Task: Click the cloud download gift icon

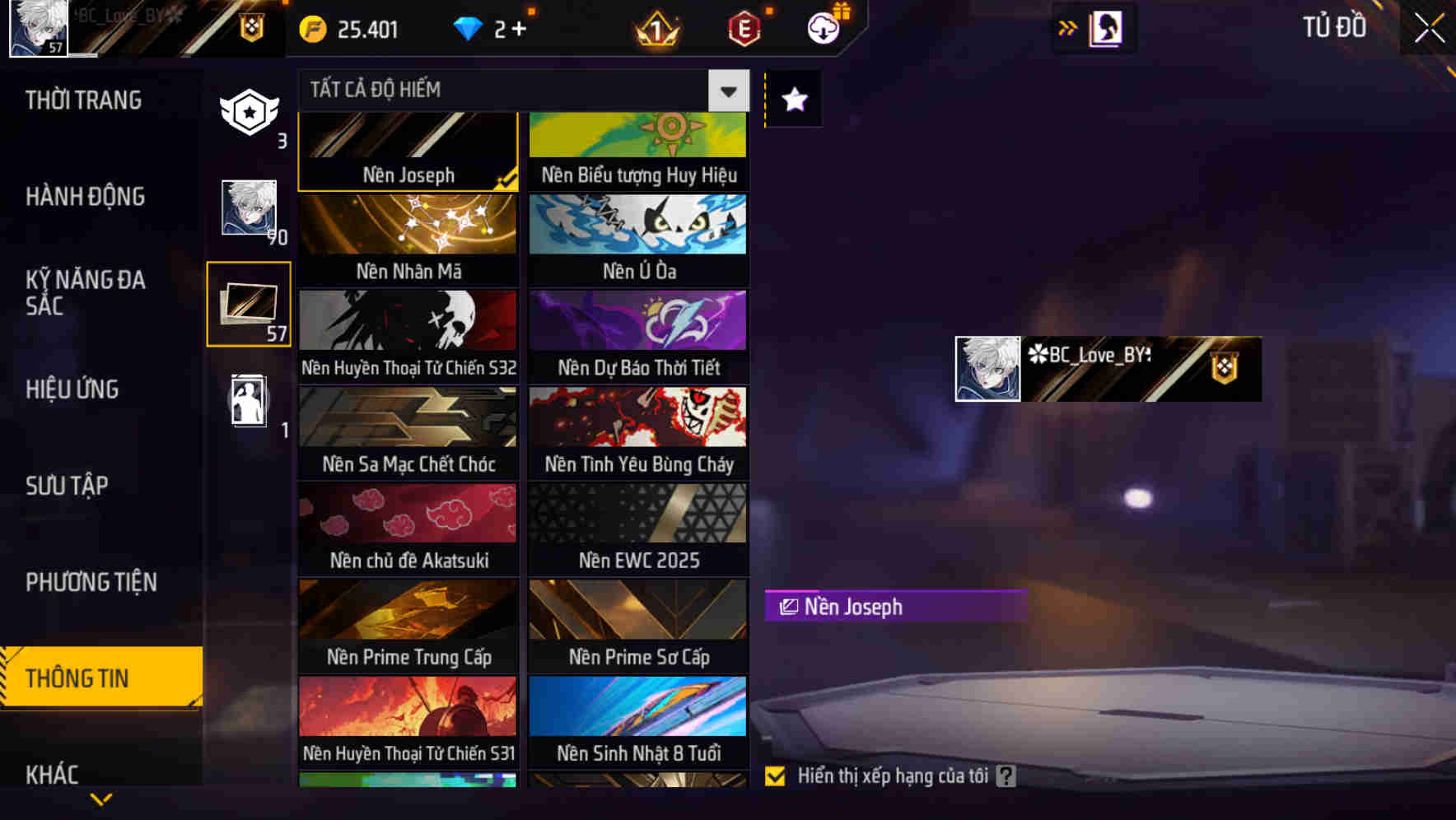Action: (824, 27)
